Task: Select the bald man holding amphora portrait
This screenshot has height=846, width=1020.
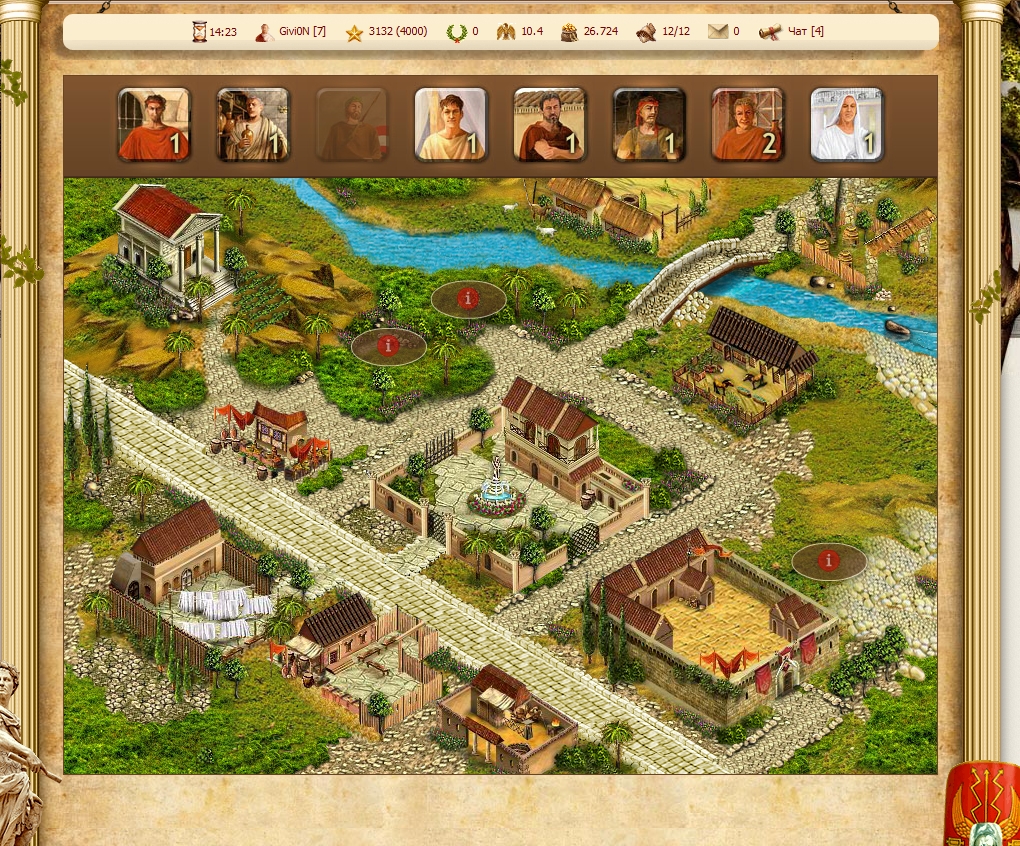Action: (253, 125)
